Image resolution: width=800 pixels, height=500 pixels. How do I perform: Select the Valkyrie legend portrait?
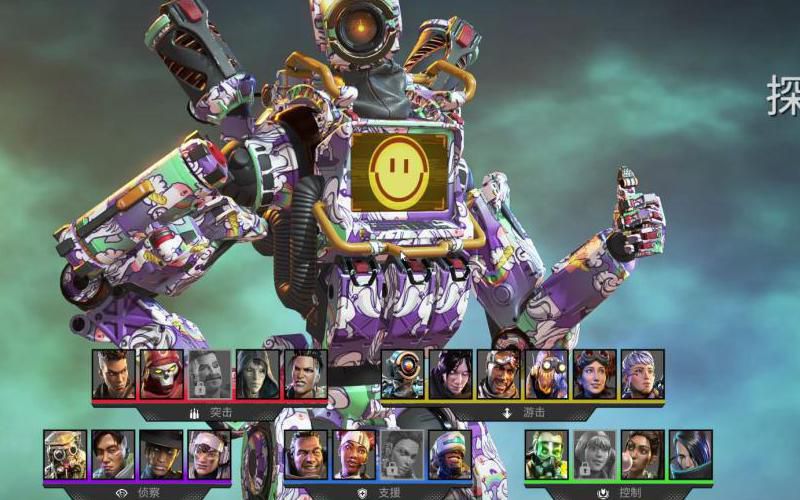coord(642,375)
